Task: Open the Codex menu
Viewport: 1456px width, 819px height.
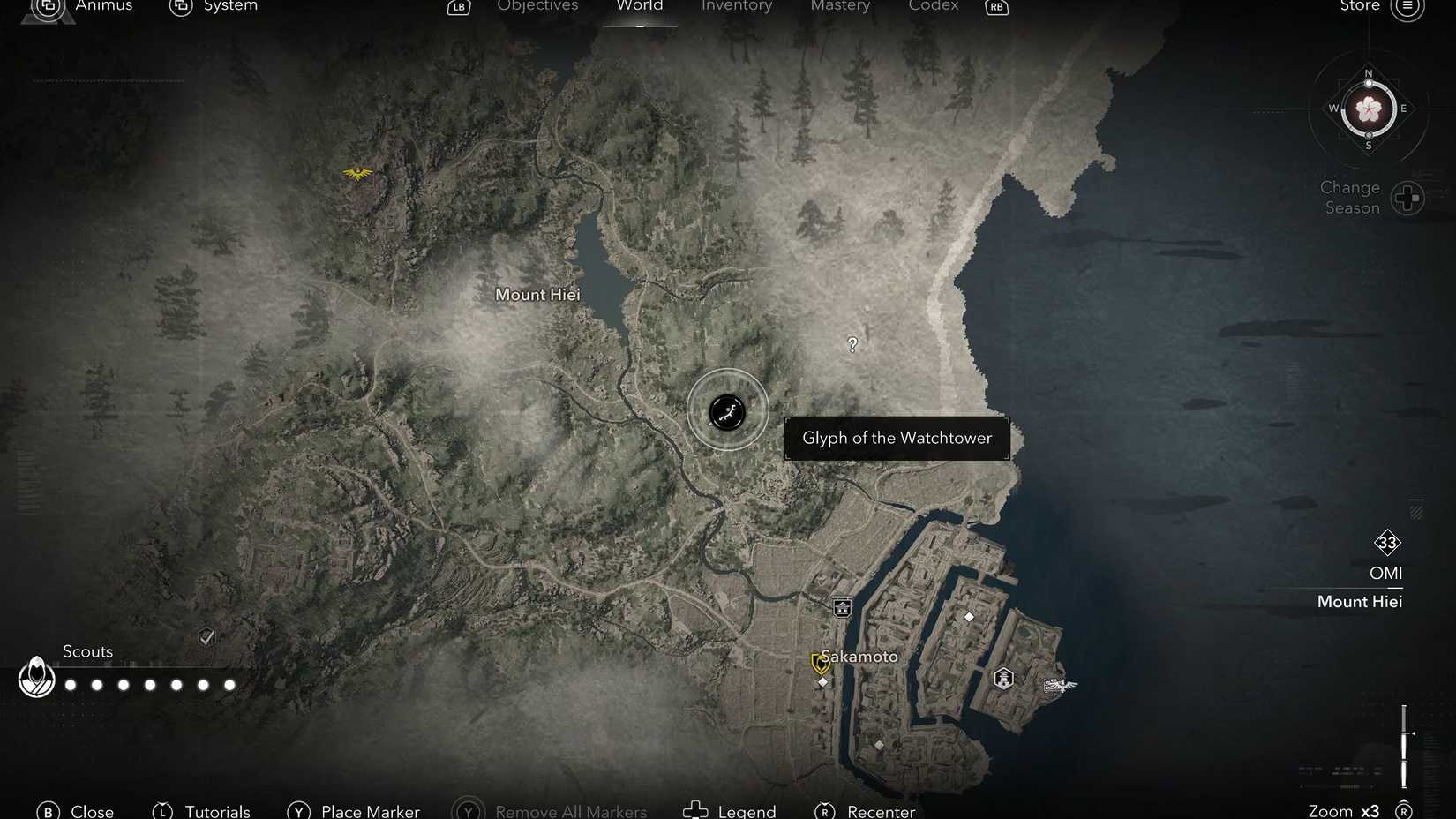Action: [933, 7]
